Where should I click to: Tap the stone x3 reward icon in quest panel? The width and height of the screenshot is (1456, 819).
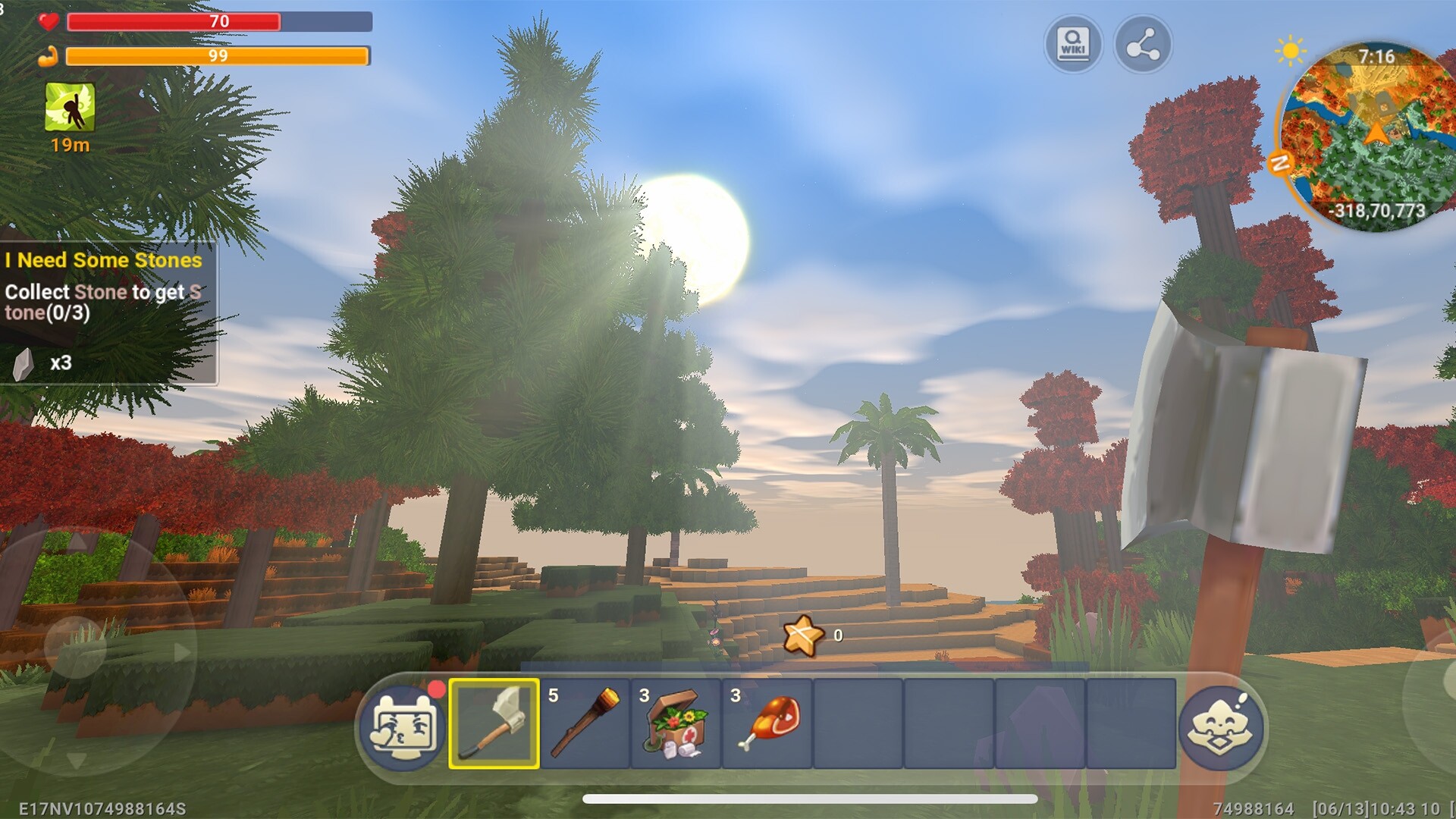click(x=23, y=362)
